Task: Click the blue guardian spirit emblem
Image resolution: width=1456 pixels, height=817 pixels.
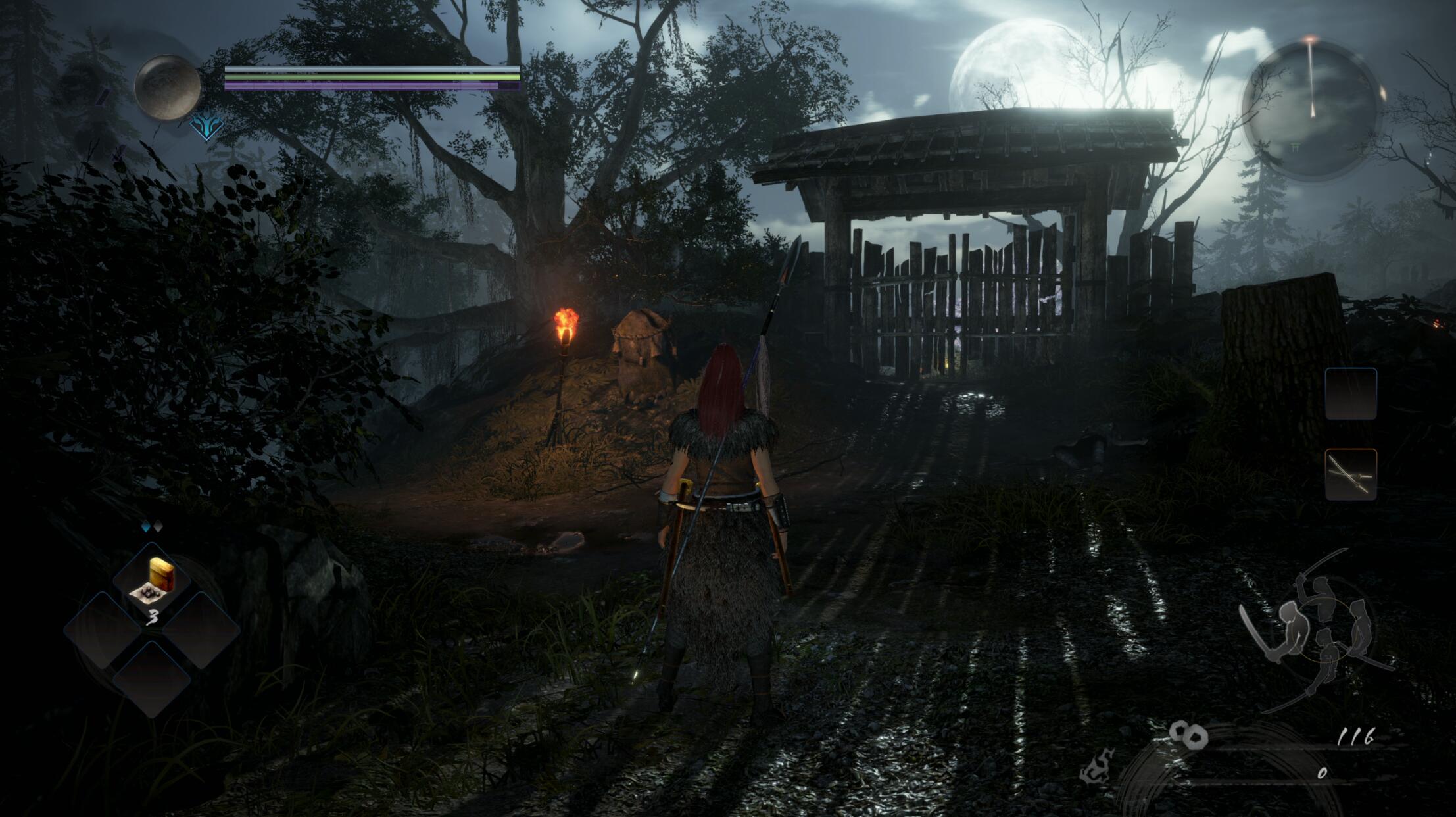Action: 206,126
